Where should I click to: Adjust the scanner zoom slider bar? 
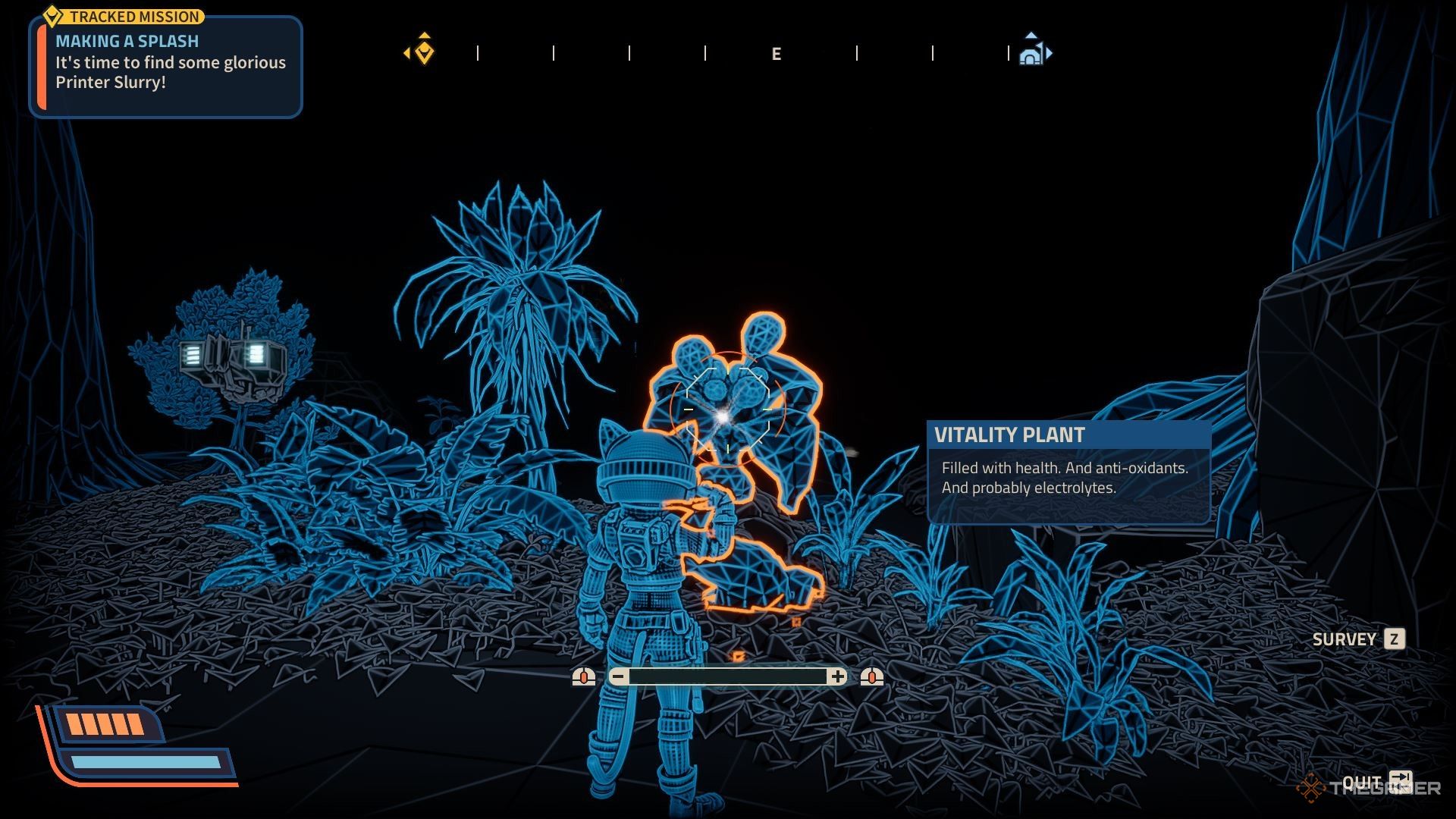tap(728, 676)
